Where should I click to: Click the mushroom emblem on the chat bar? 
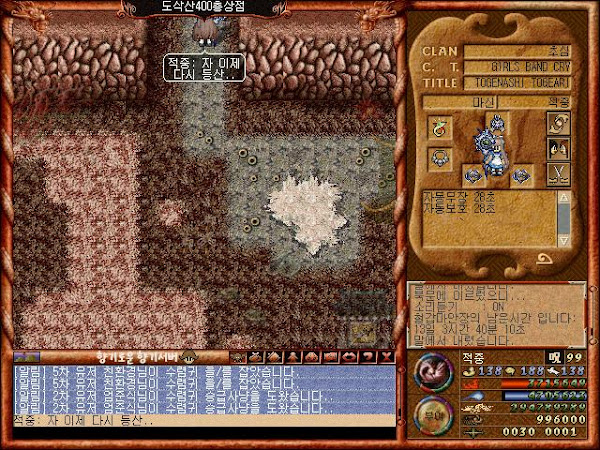coord(190,356)
